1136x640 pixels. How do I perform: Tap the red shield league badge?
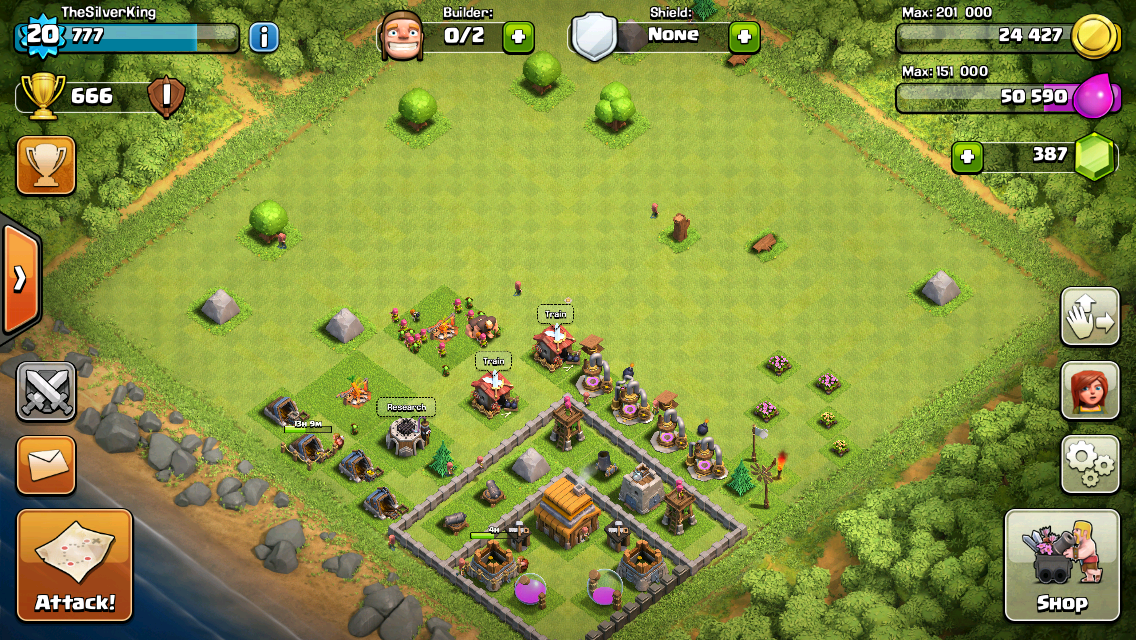click(162, 97)
